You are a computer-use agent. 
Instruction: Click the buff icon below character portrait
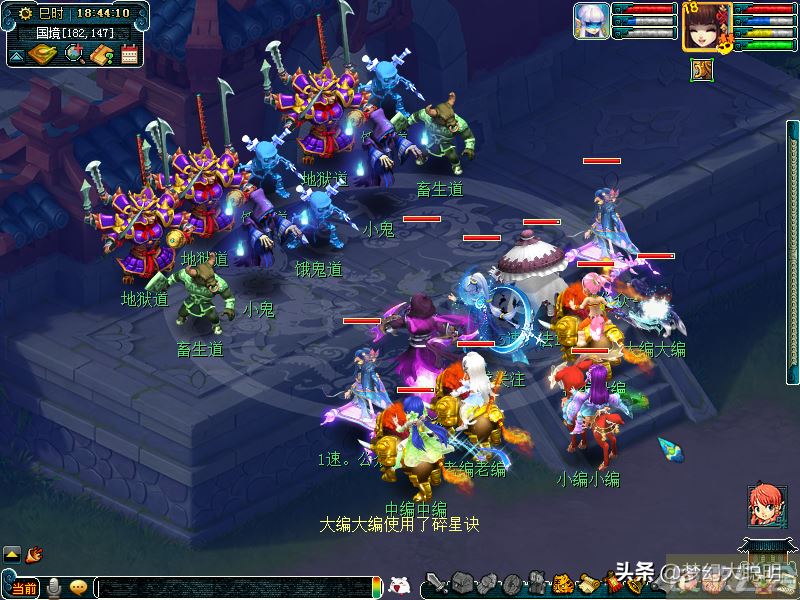coord(702,68)
